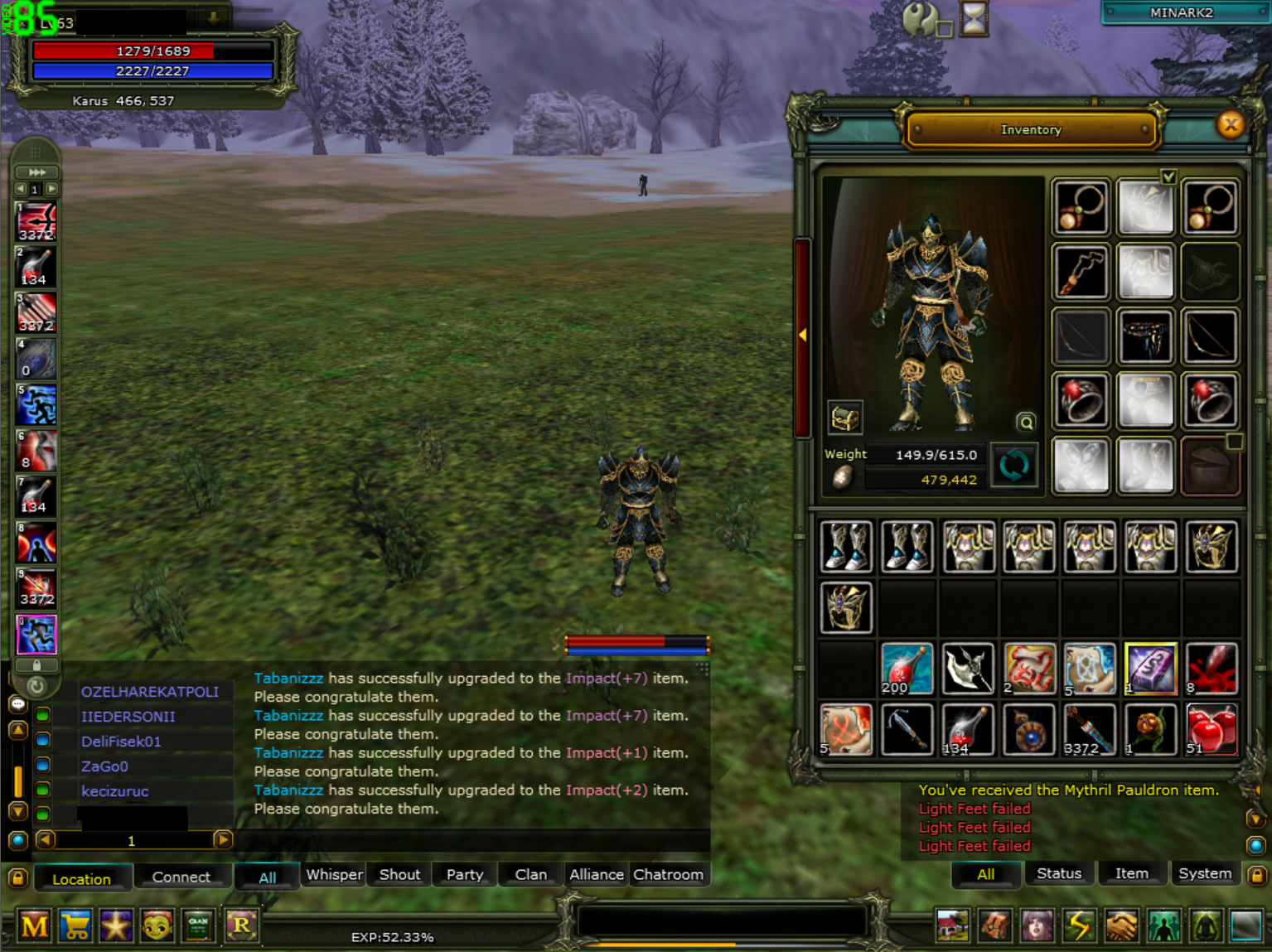Select the red apples stack of 51
Screen dimensions: 1272x952
pyautogui.click(x=1211, y=730)
